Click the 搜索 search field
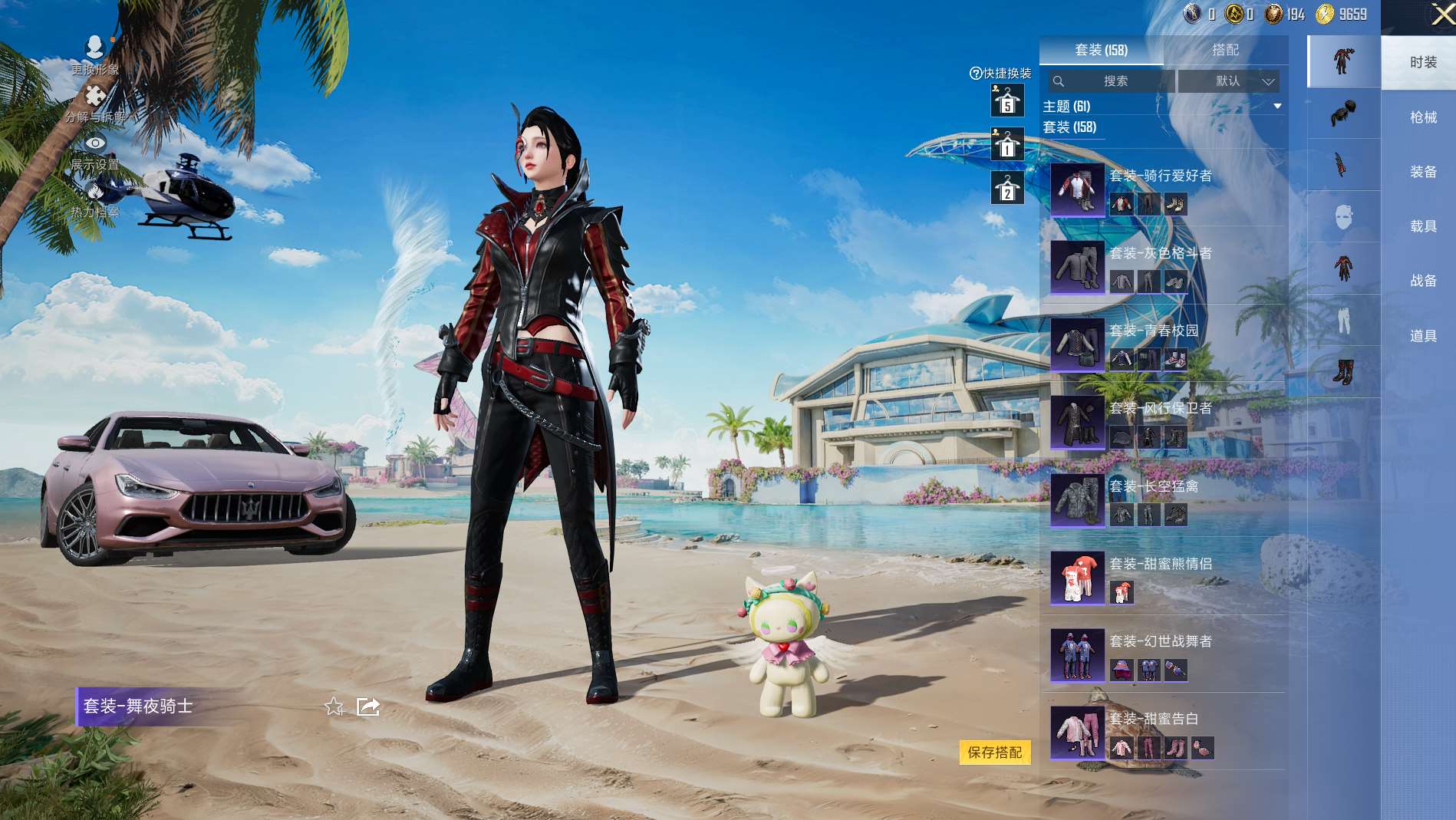Image resolution: width=1456 pixels, height=820 pixels. pos(1114,81)
